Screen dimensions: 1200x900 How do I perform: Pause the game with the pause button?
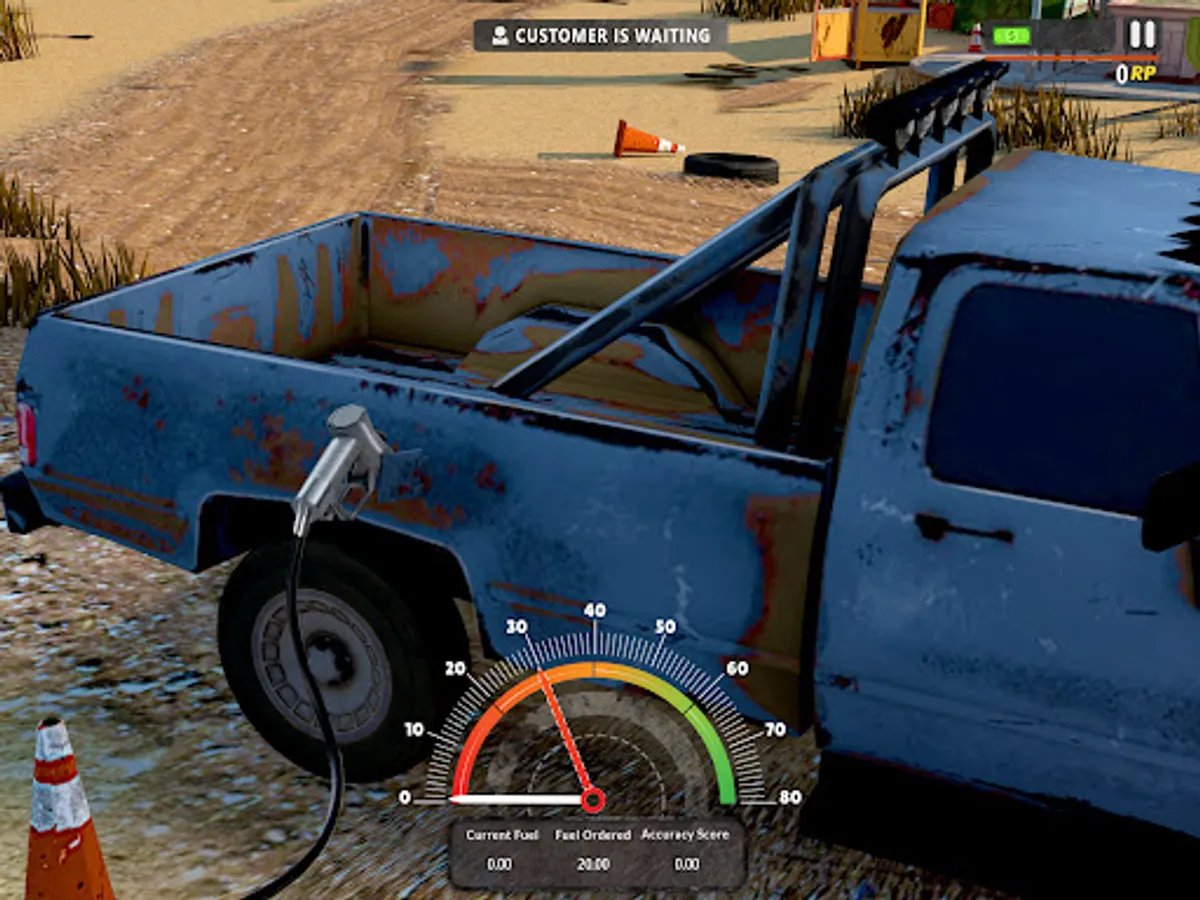tap(1141, 35)
